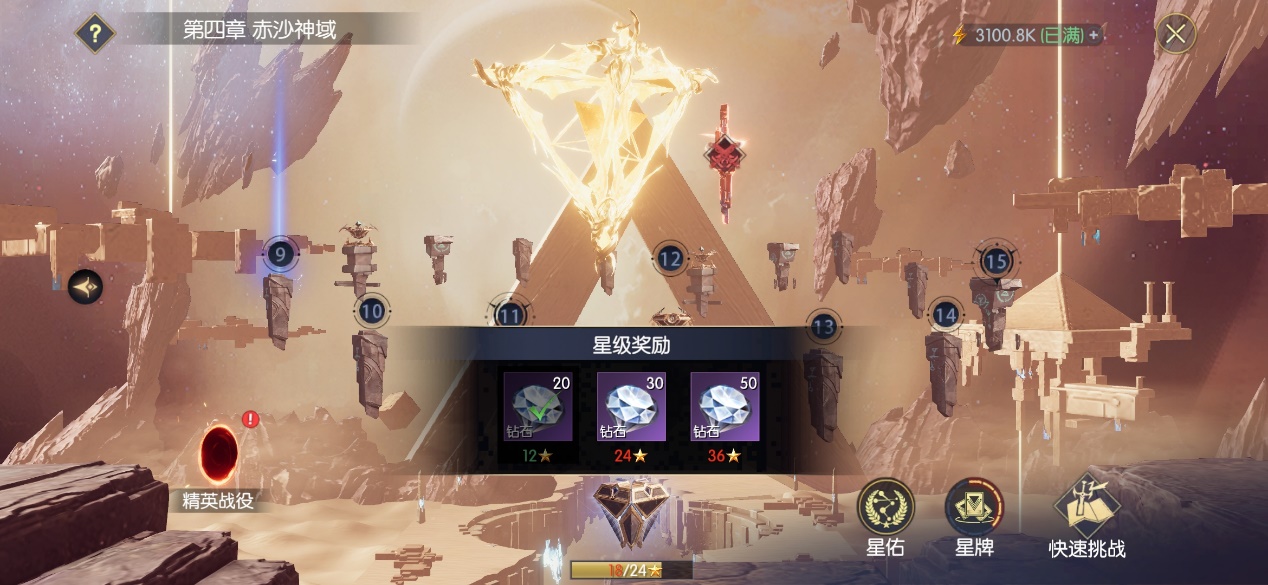The width and height of the screenshot is (1268, 585).
Task: View the claimed 12-star diamond reward
Action: point(537,406)
